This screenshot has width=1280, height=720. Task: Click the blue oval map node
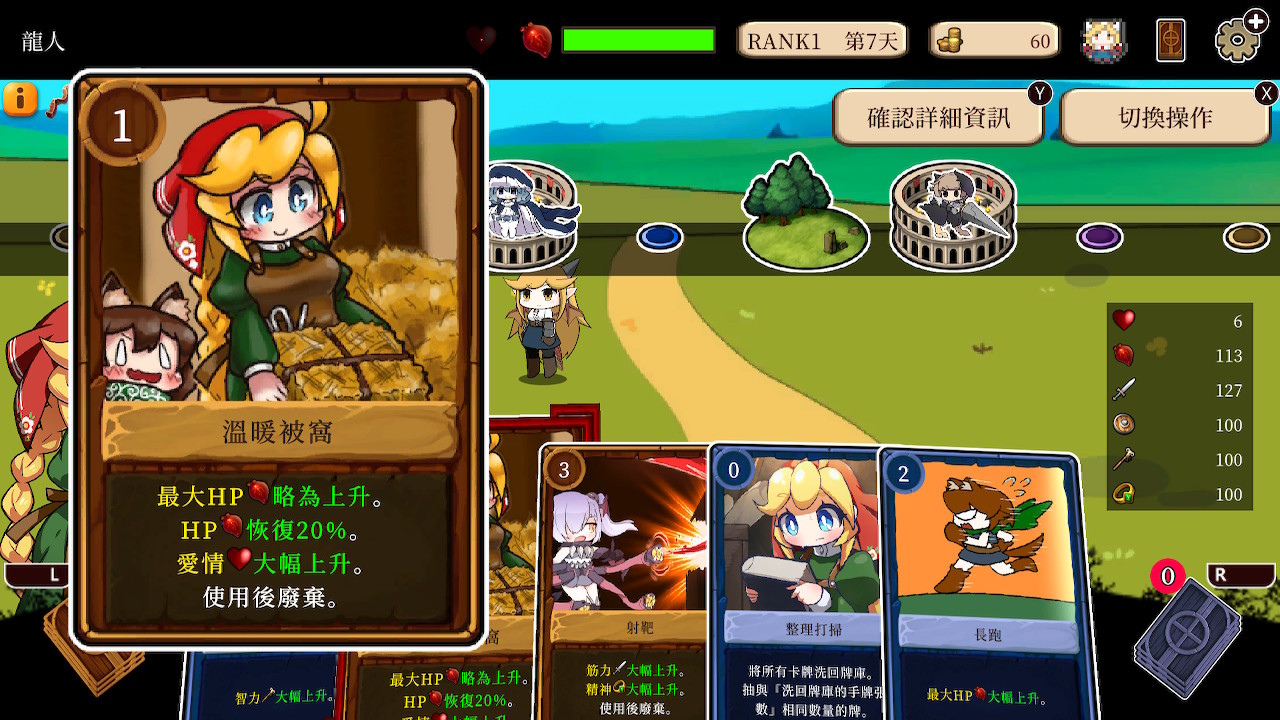(660, 237)
